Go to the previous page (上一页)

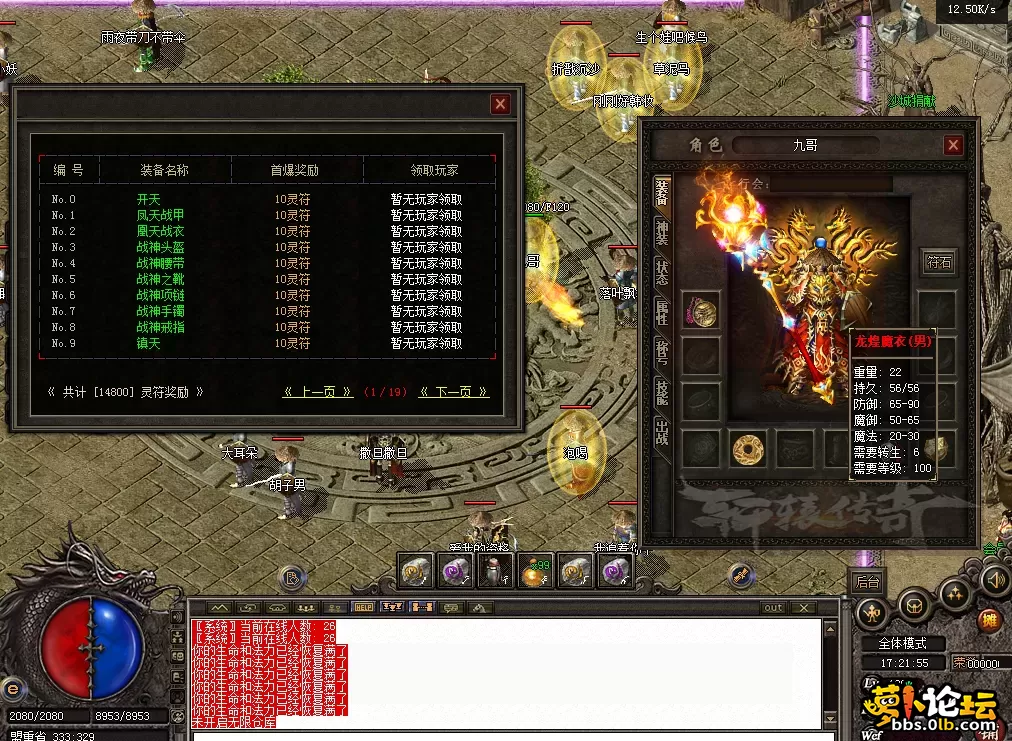click(318, 392)
